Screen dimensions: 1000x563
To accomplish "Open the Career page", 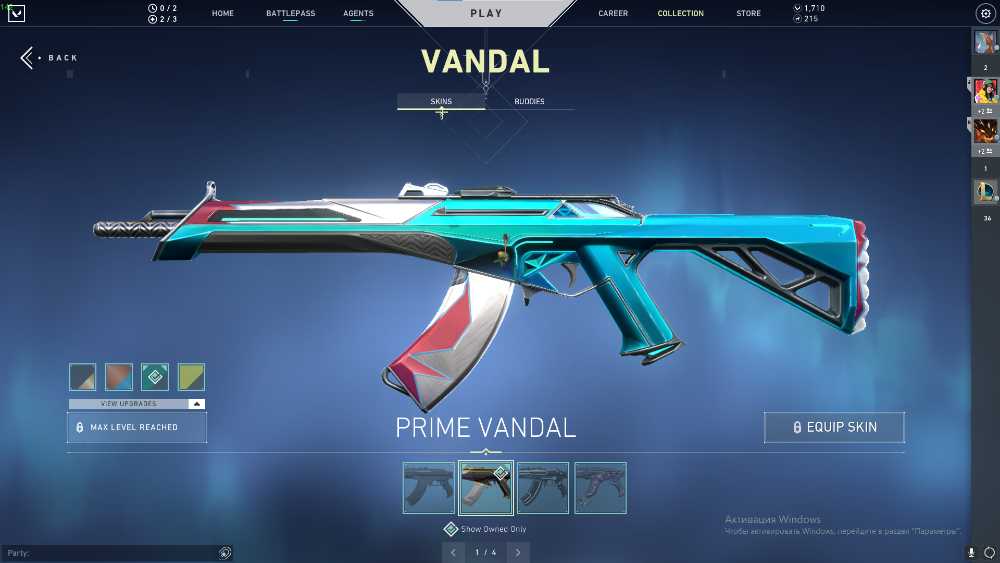I will (x=613, y=14).
